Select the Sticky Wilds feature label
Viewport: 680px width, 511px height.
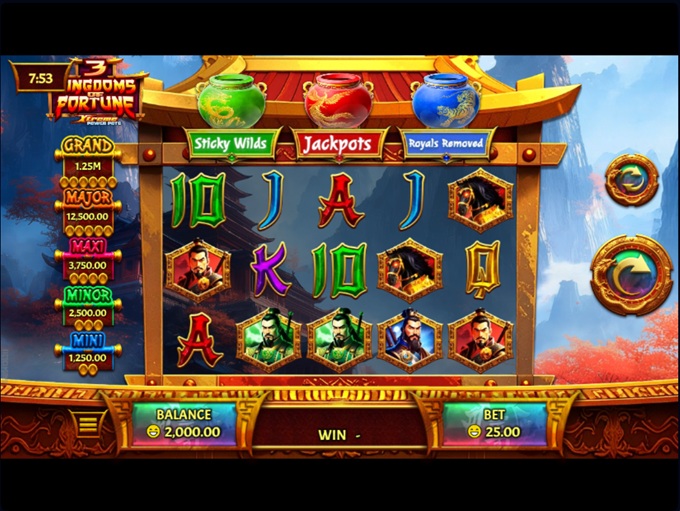231,144
